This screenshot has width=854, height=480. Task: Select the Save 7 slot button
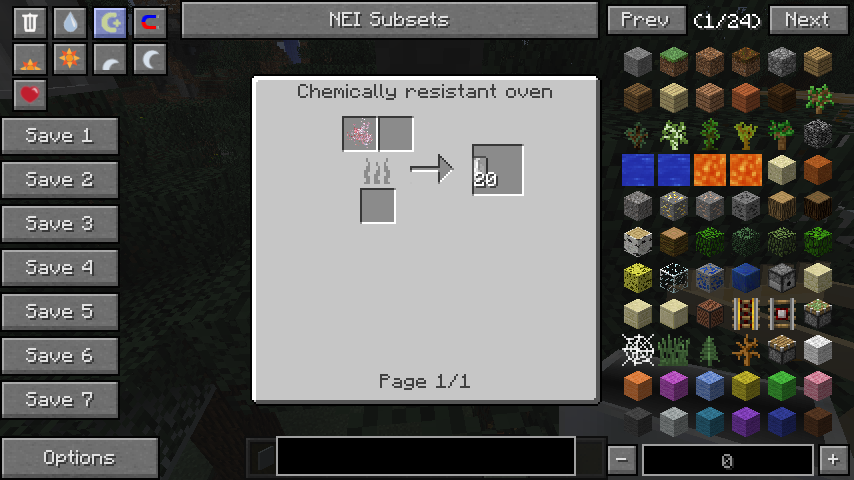(60, 400)
